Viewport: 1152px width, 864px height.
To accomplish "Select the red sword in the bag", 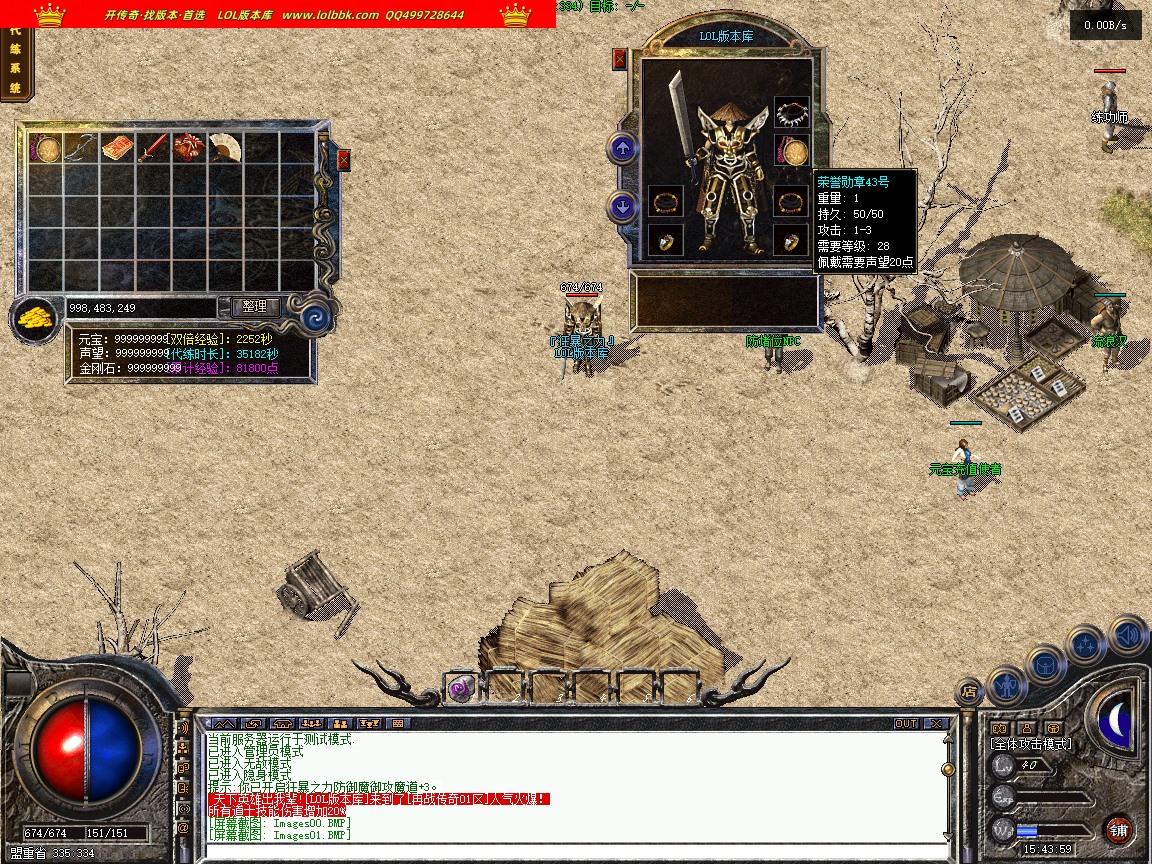I will [x=152, y=149].
